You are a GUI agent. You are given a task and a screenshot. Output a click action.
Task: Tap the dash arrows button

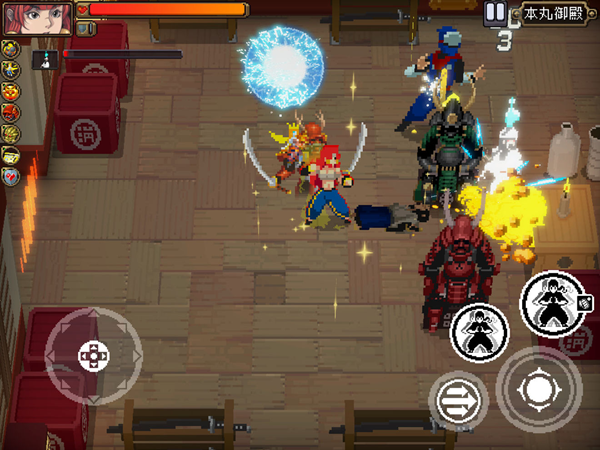[458, 401]
